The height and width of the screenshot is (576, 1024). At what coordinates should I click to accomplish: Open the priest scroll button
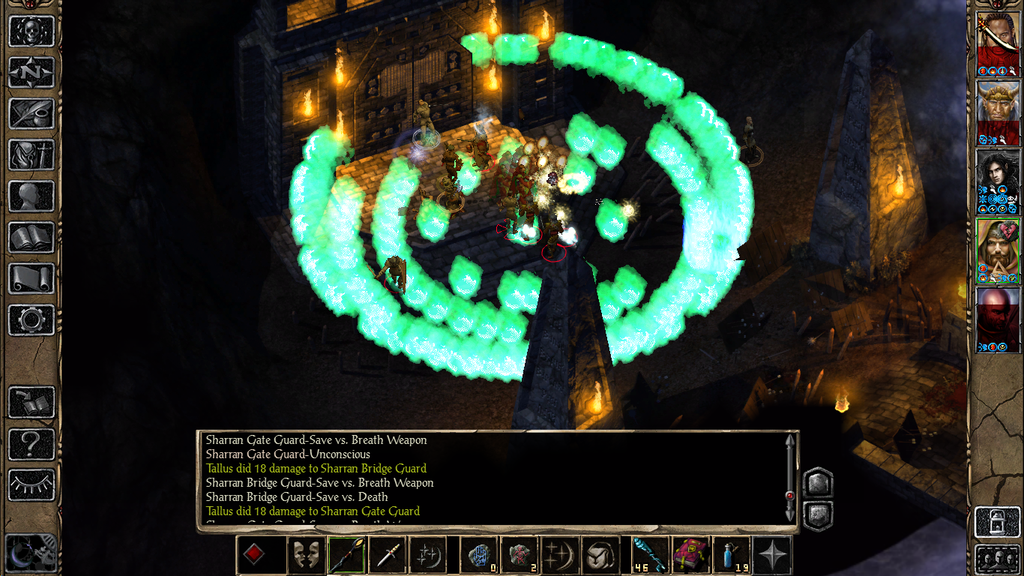click(x=31, y=278)
